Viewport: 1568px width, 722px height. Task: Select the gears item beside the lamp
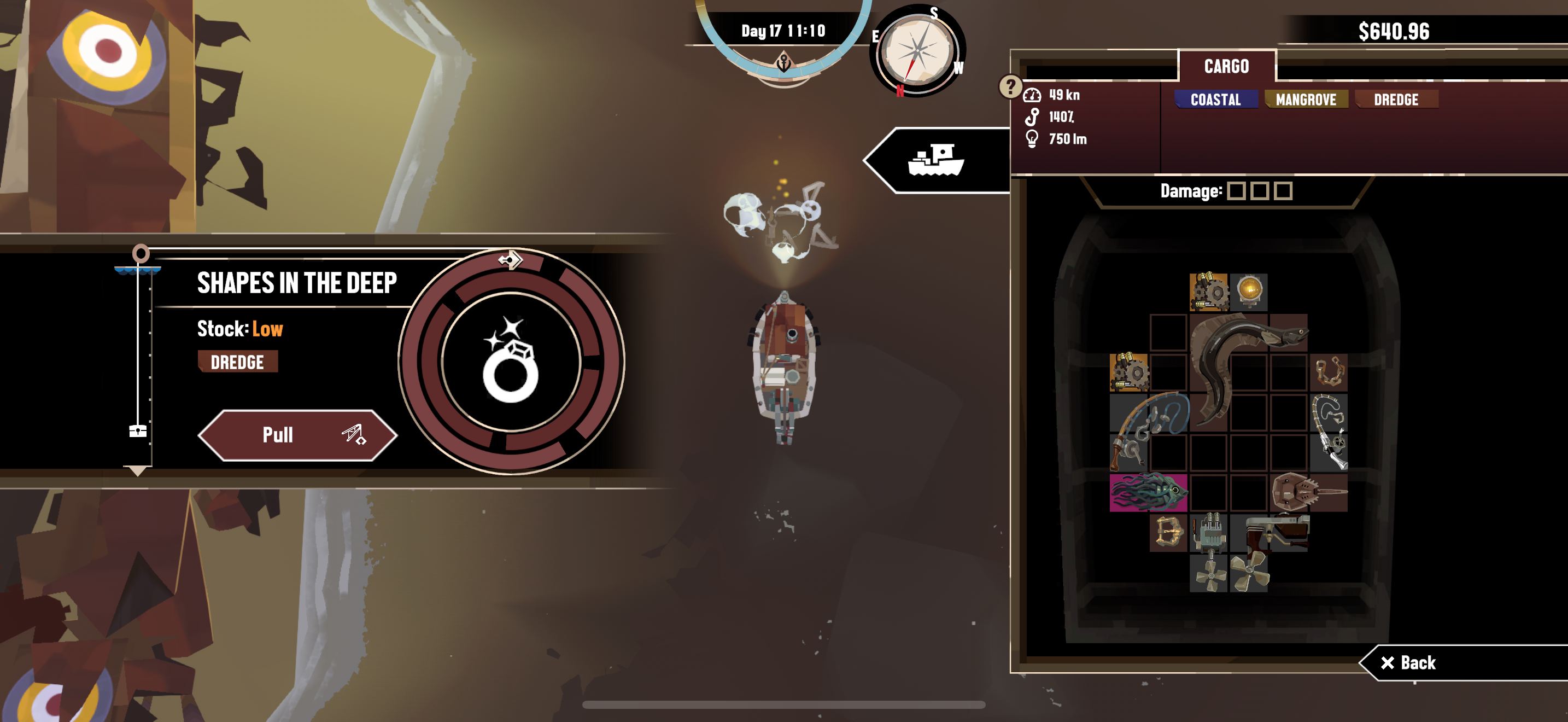1208,291
